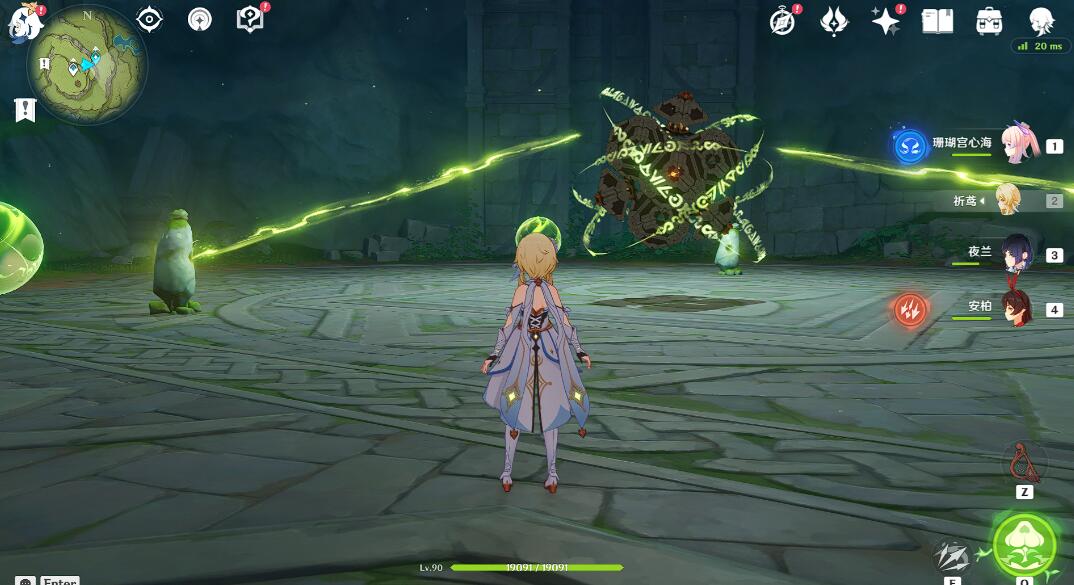This screenshot has height=585, width=1074.
Task: Use the grey elemental skill icon
Action: coord(950,557)
